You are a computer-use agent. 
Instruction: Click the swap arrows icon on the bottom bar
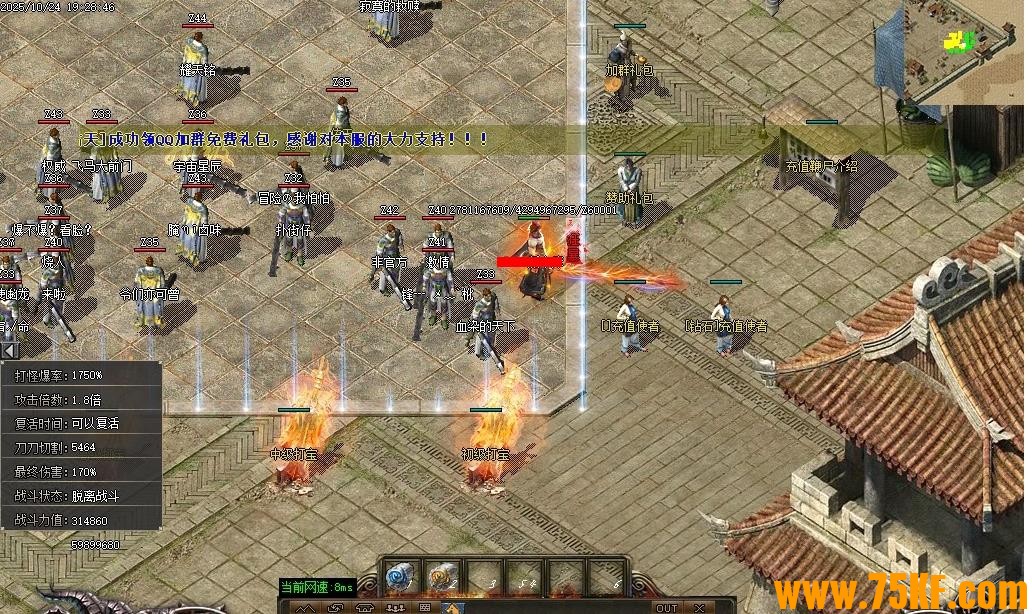(x=335, y=607)
